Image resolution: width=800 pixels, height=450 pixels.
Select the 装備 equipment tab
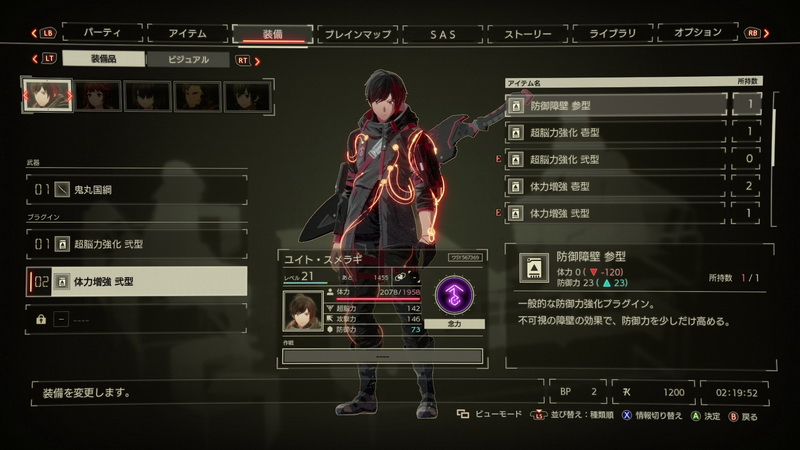tap(272, 33)
